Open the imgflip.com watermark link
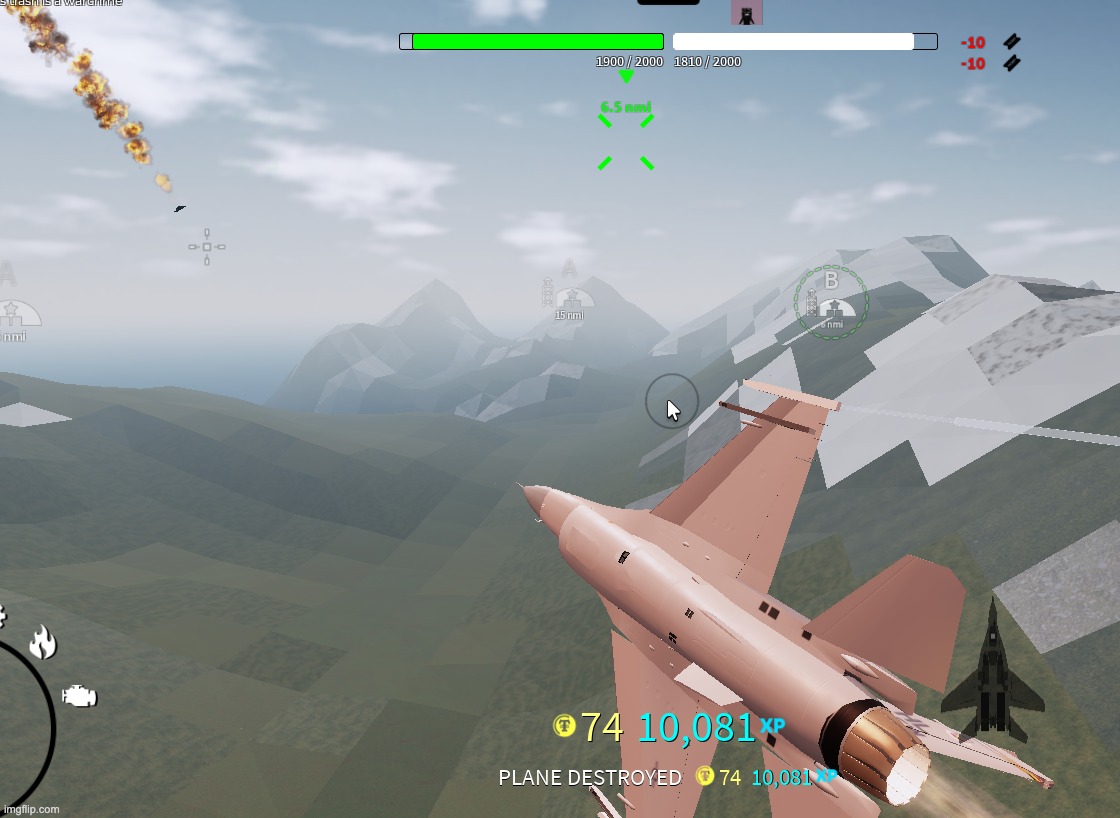This screenshot has width=1120, height=818. [31, 809]
